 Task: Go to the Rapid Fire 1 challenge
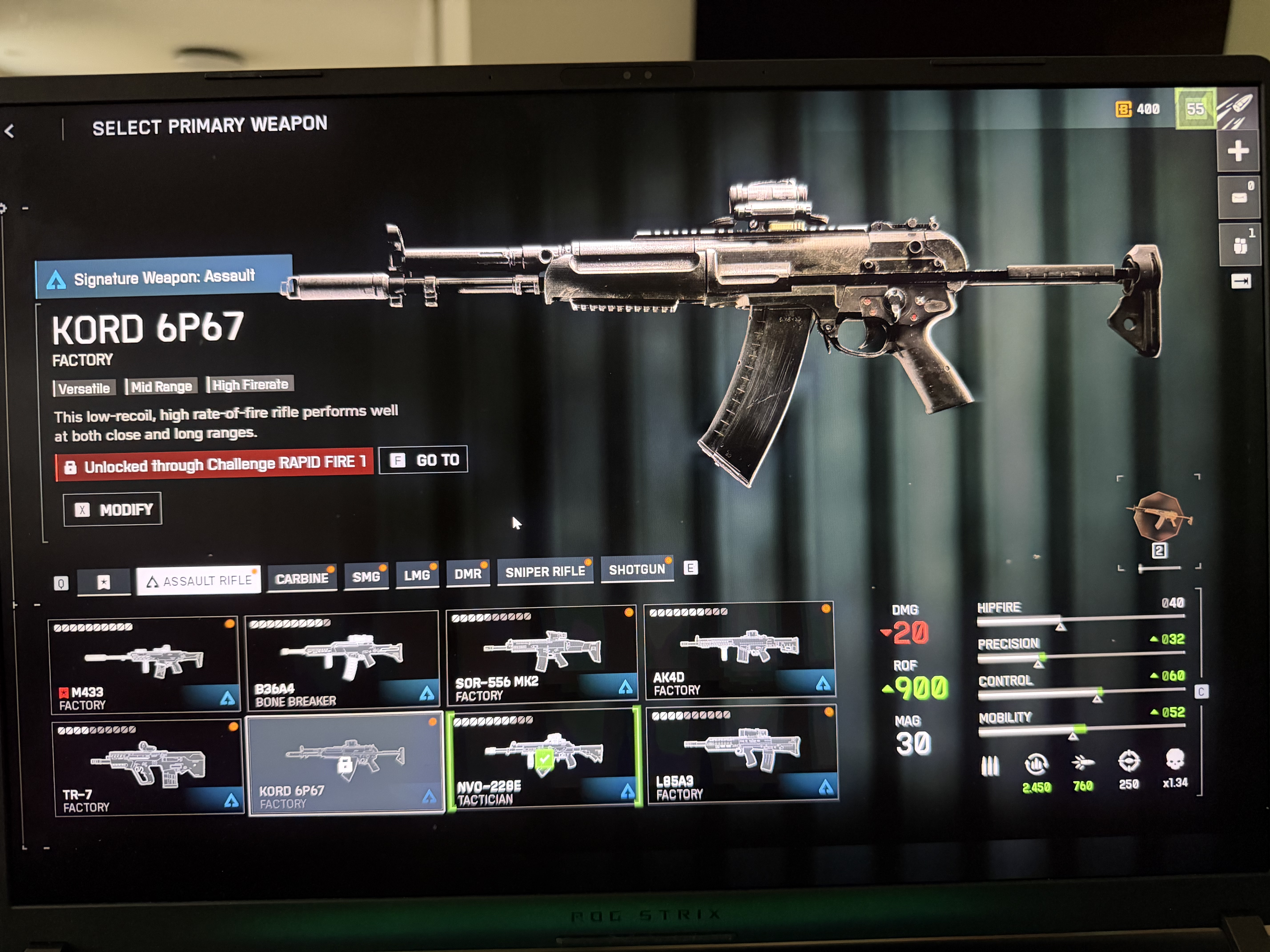[x=424, y=460]
